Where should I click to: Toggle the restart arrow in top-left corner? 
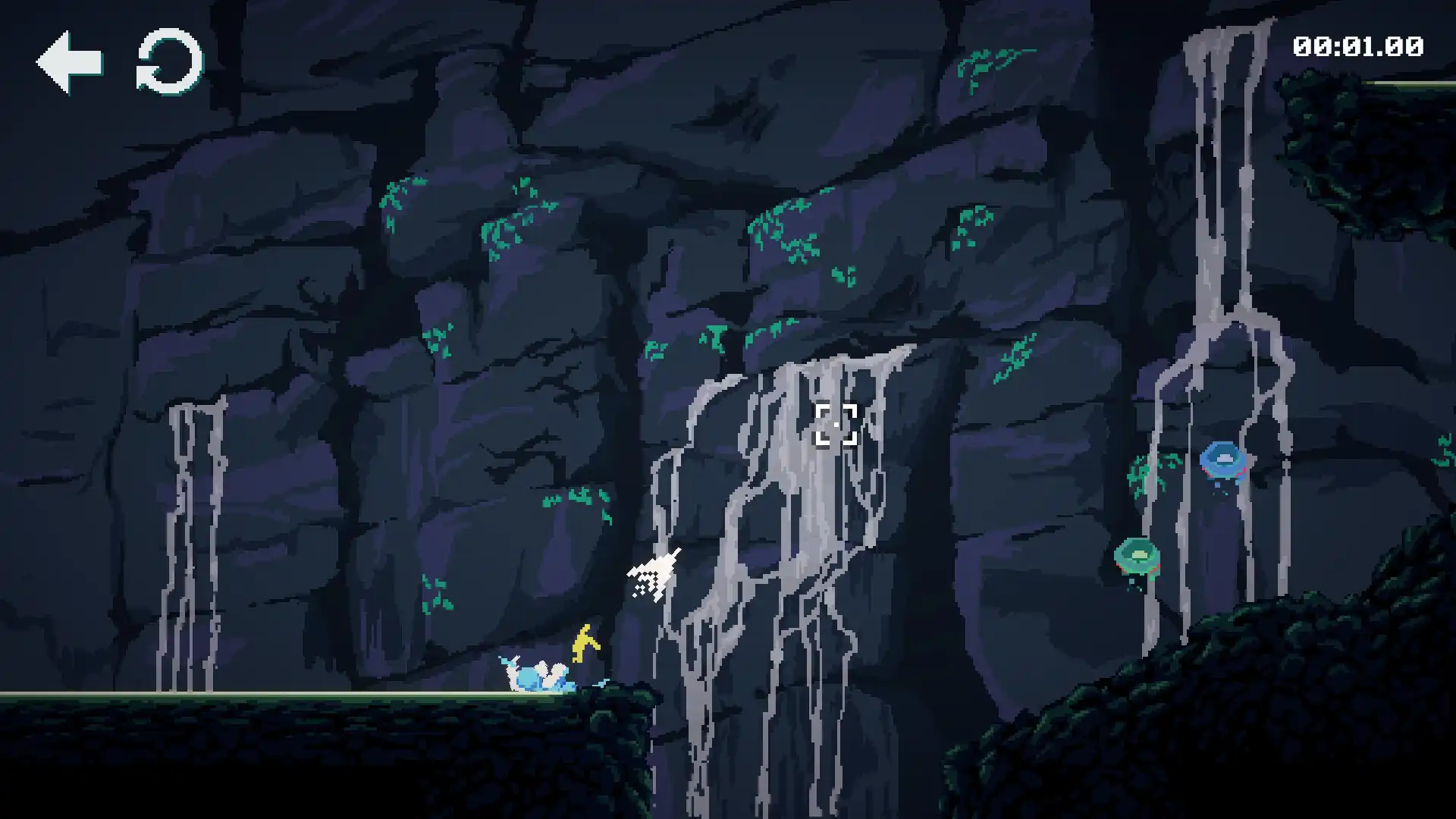(168, 62)
